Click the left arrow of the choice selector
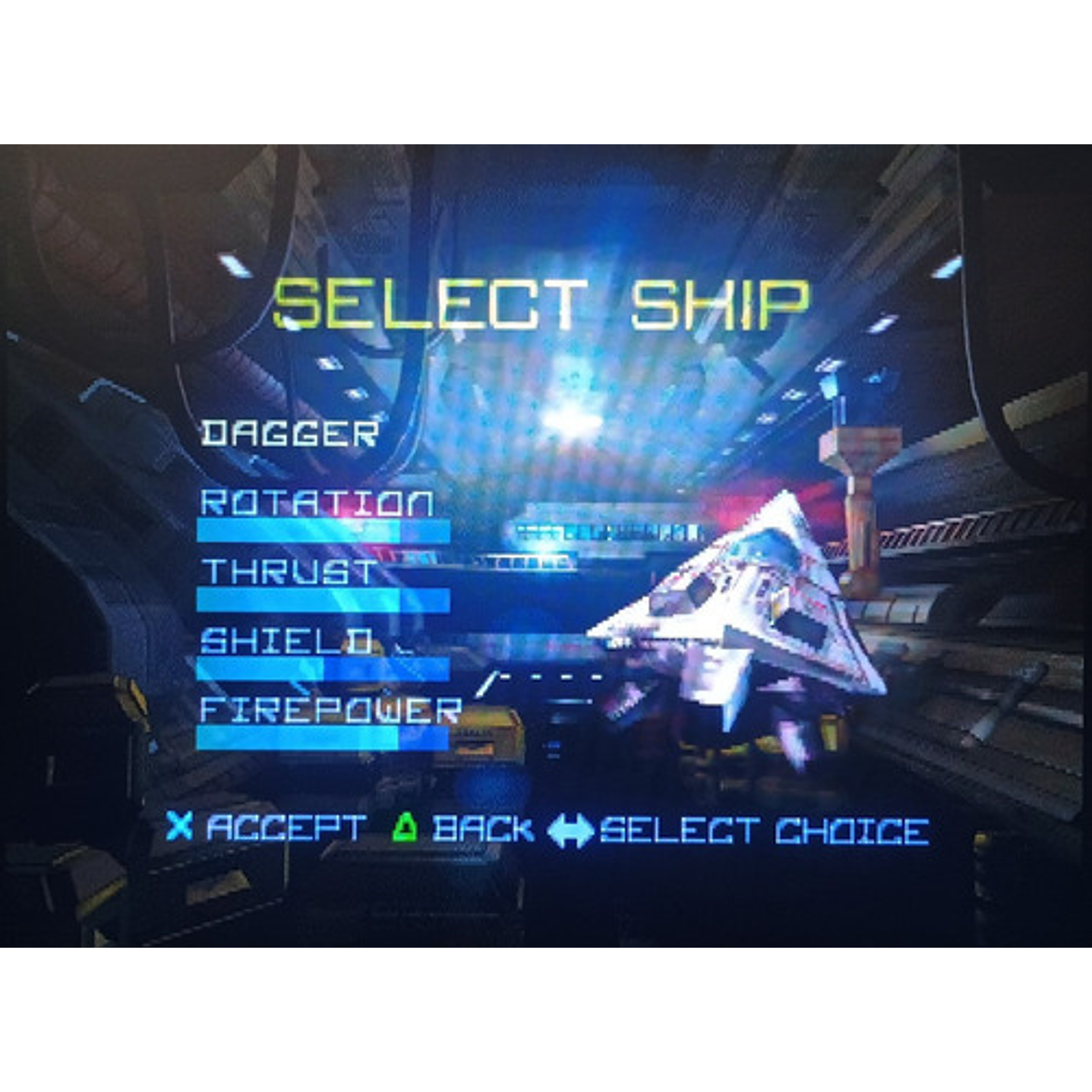Viewport: 1092px width, 1092px height. click(x=551, y=829)
